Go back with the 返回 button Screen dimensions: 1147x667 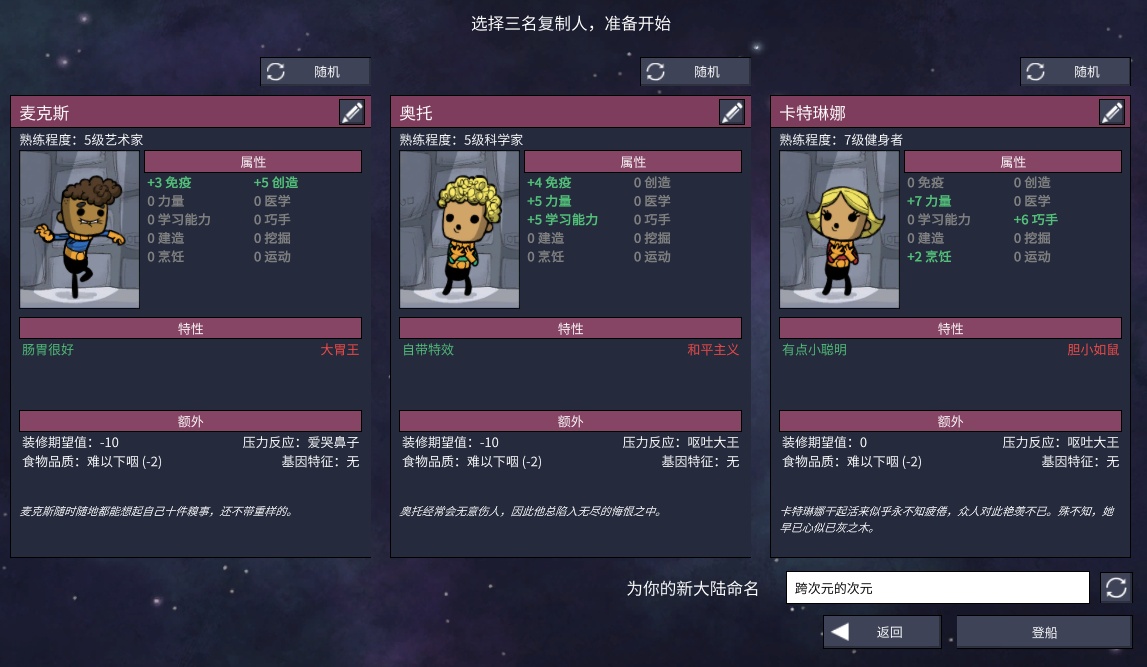tap(881, 632)
